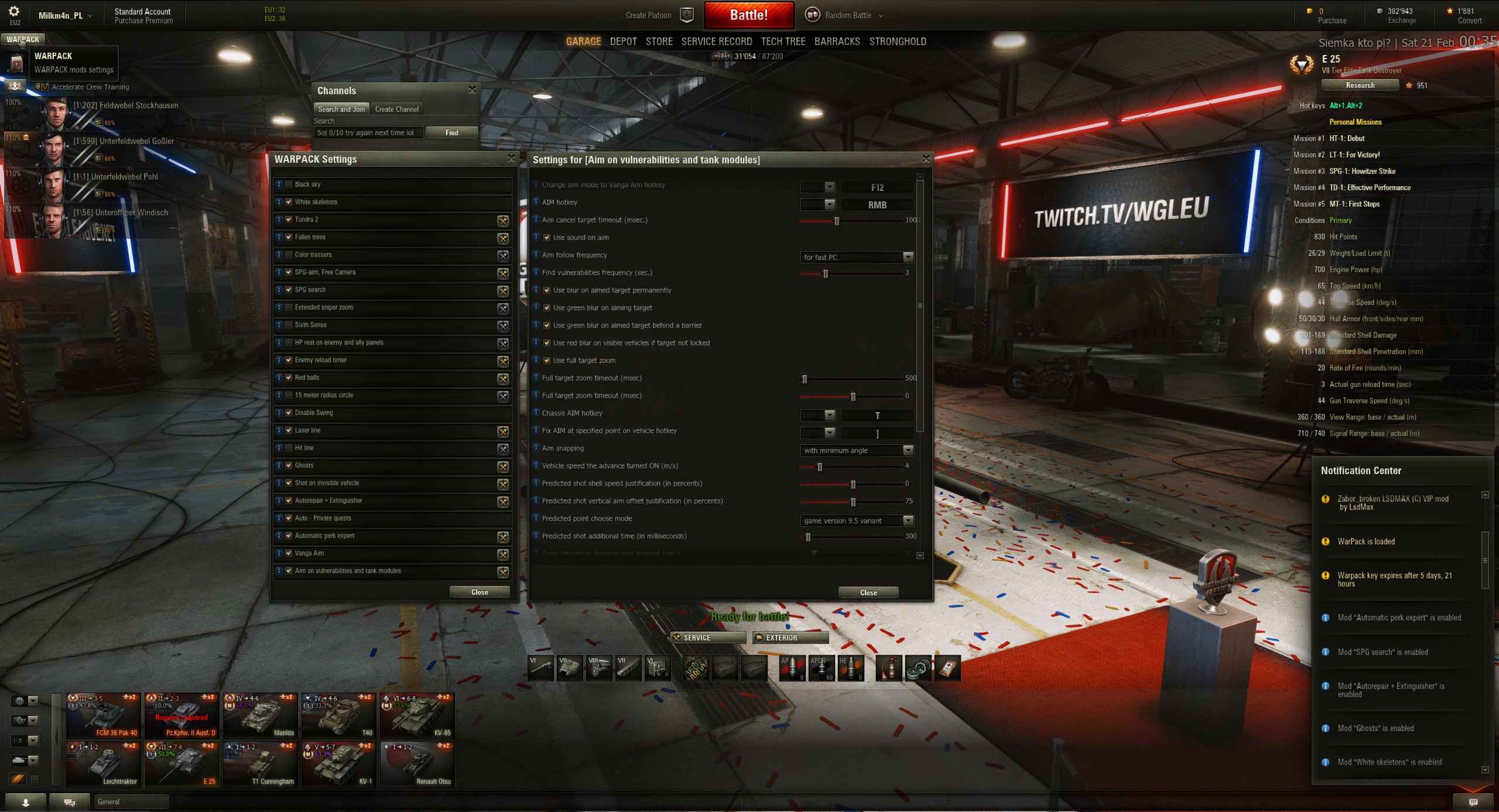1499x812 pixels.
Task: Uncheck Use sound on aim
Action: click(x=546, y=238)
